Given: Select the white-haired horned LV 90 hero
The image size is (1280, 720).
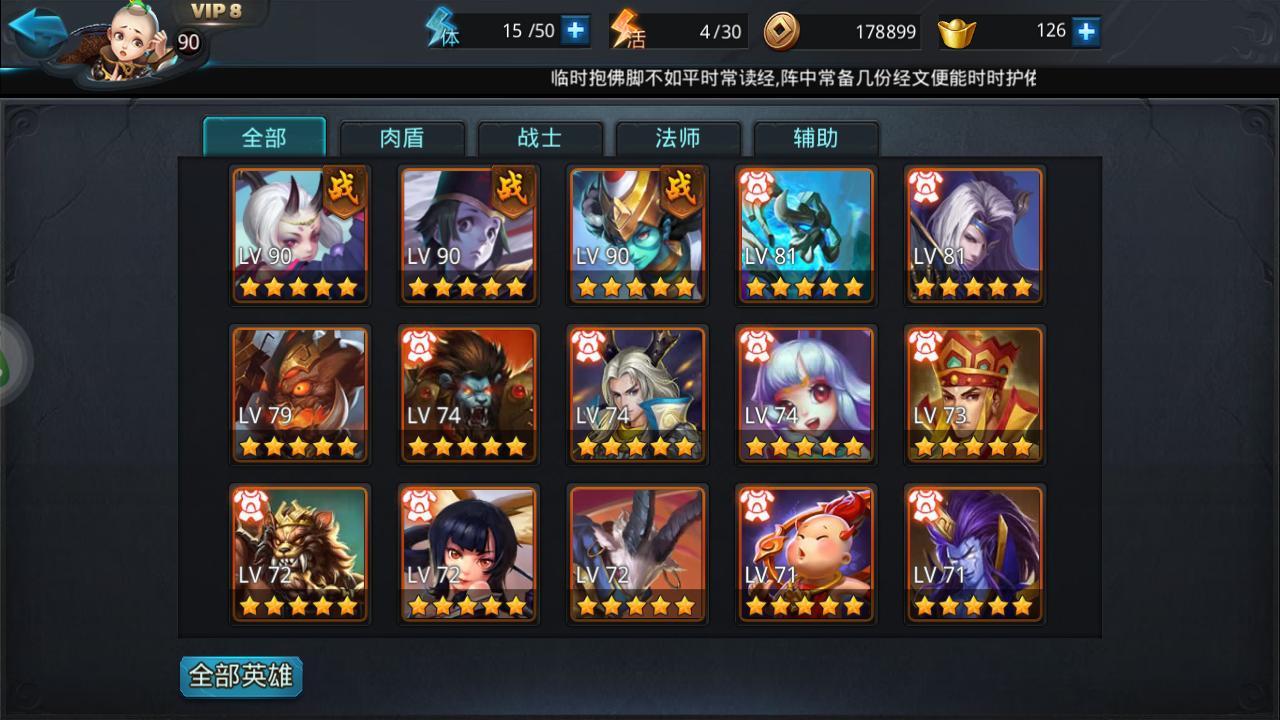Looking at the screenshot, I should pyautogui.click(x=300, y=235).
